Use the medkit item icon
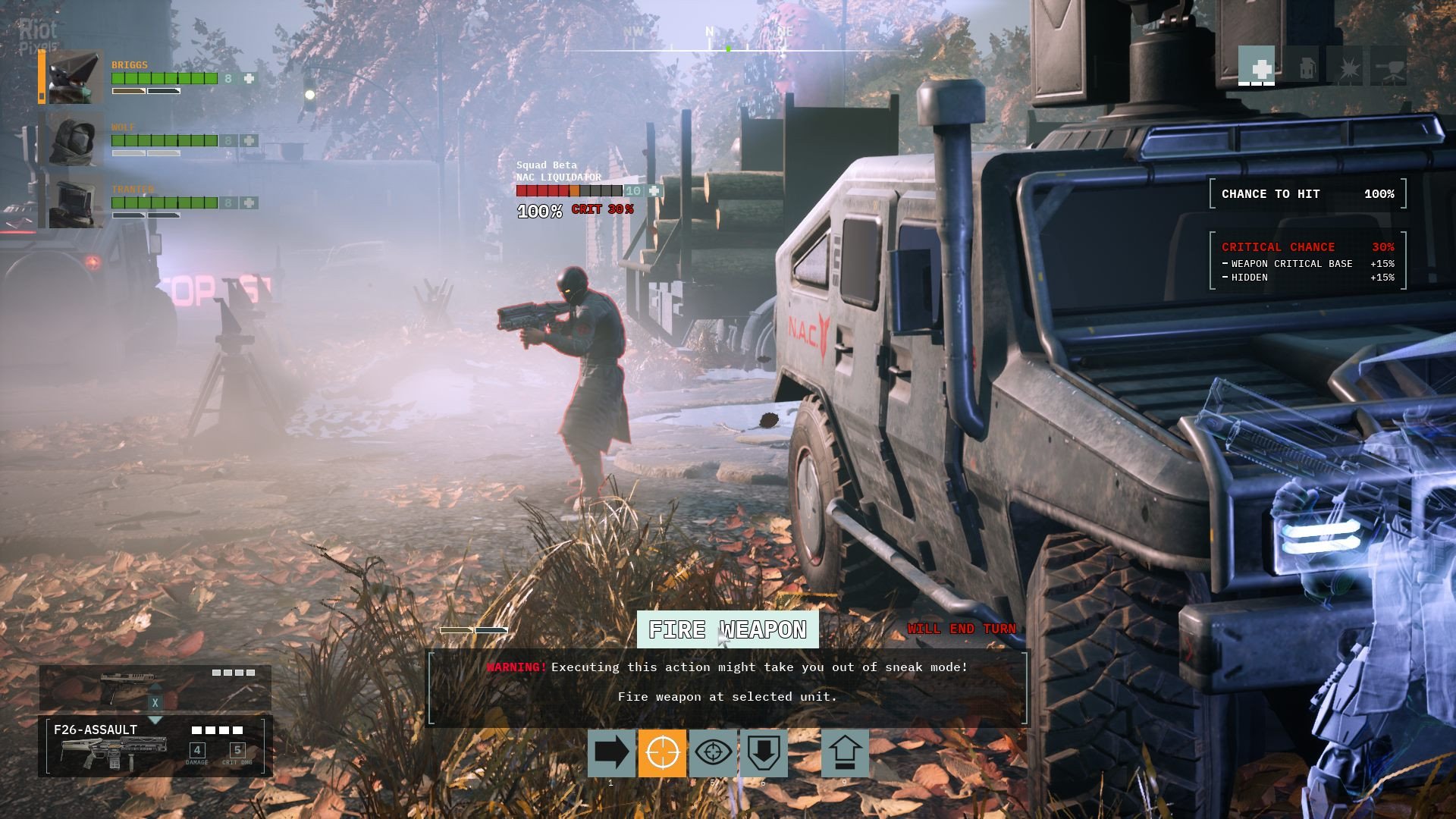The width and height of the screenshot is (1456, 819). pos(1257,67)
